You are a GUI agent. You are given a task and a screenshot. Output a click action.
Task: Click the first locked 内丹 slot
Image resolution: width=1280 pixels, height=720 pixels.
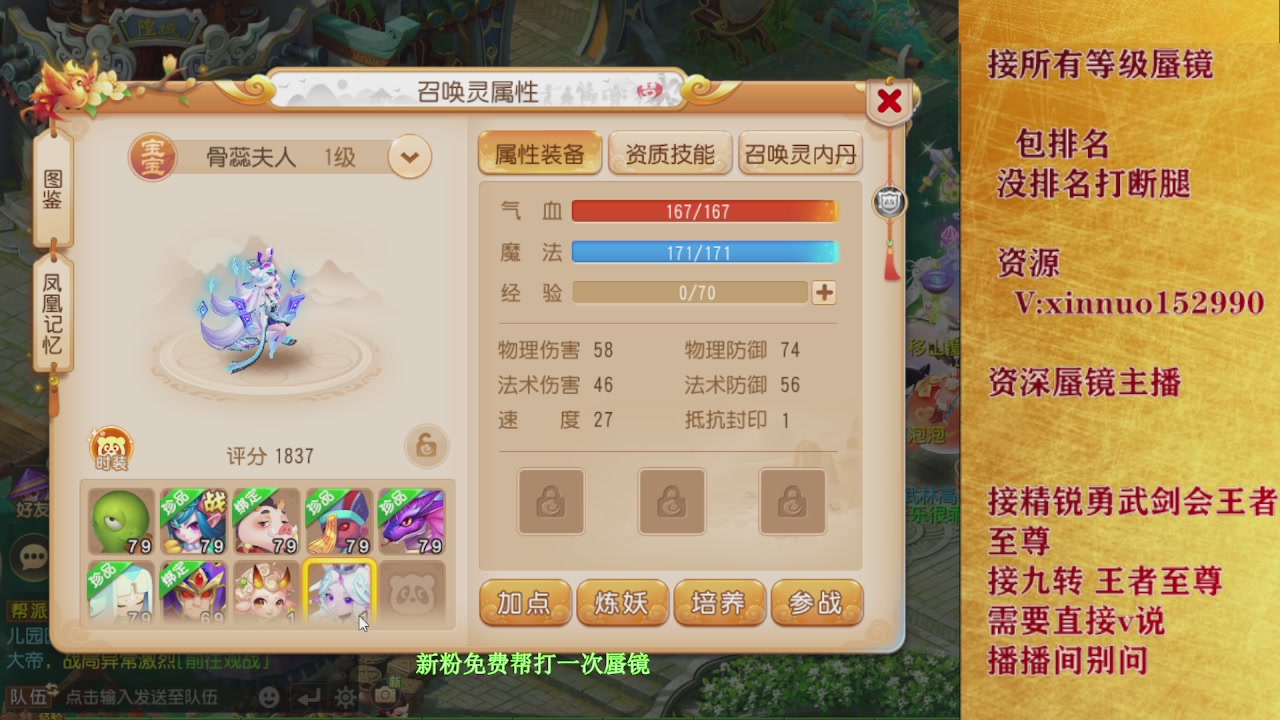pyautogui.click(x=550, y=502)
